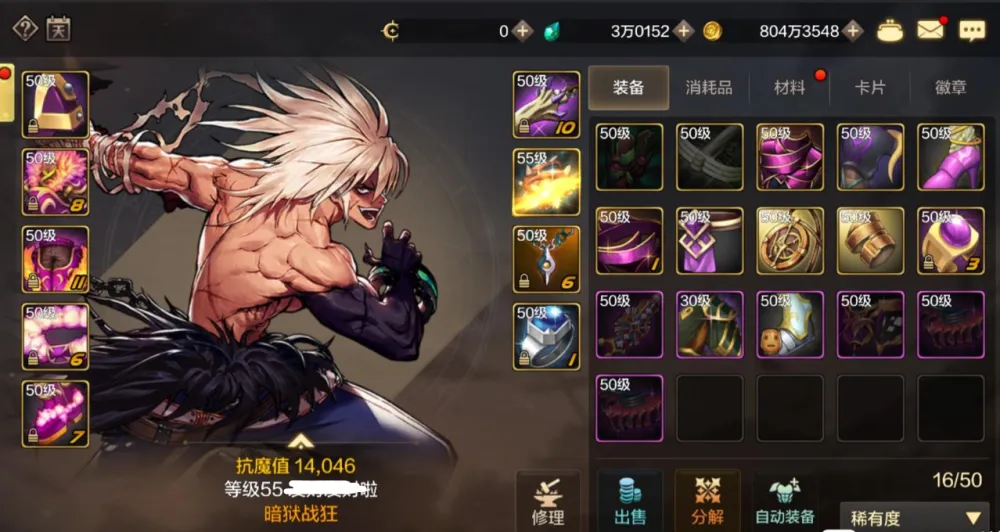1000x532 pixels.
Task: Open the mail envelope icon
Action: (931, 30)
